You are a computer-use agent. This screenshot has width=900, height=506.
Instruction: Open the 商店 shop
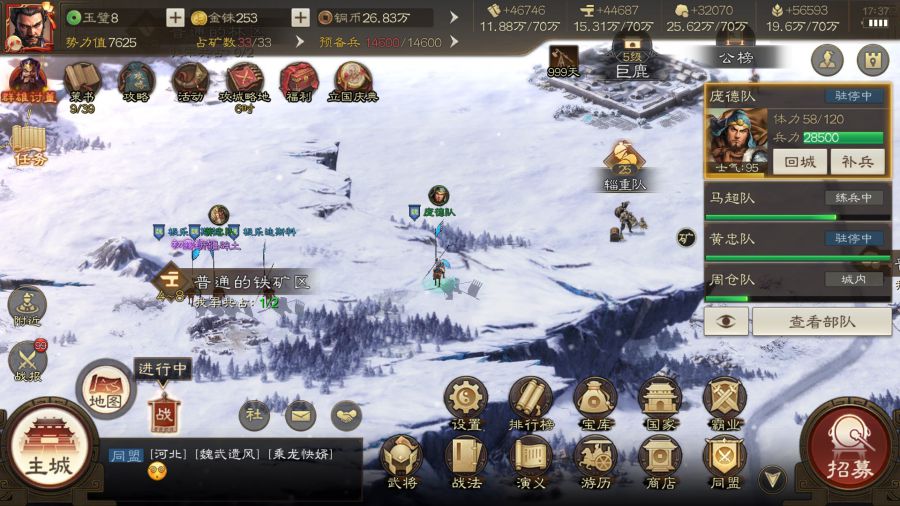coord(659,464)
